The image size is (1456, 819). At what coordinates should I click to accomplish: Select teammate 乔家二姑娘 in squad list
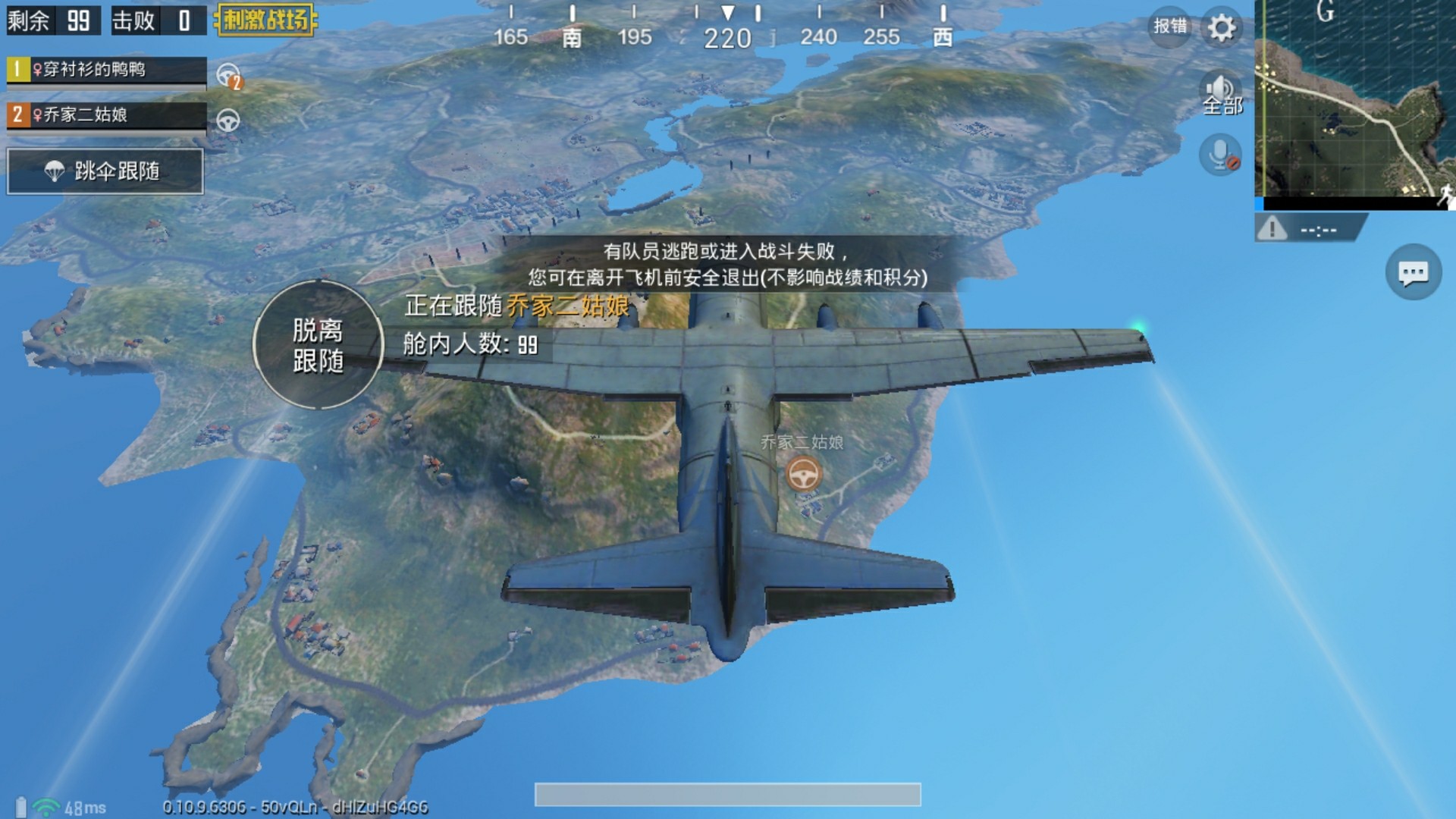[106, 115]
